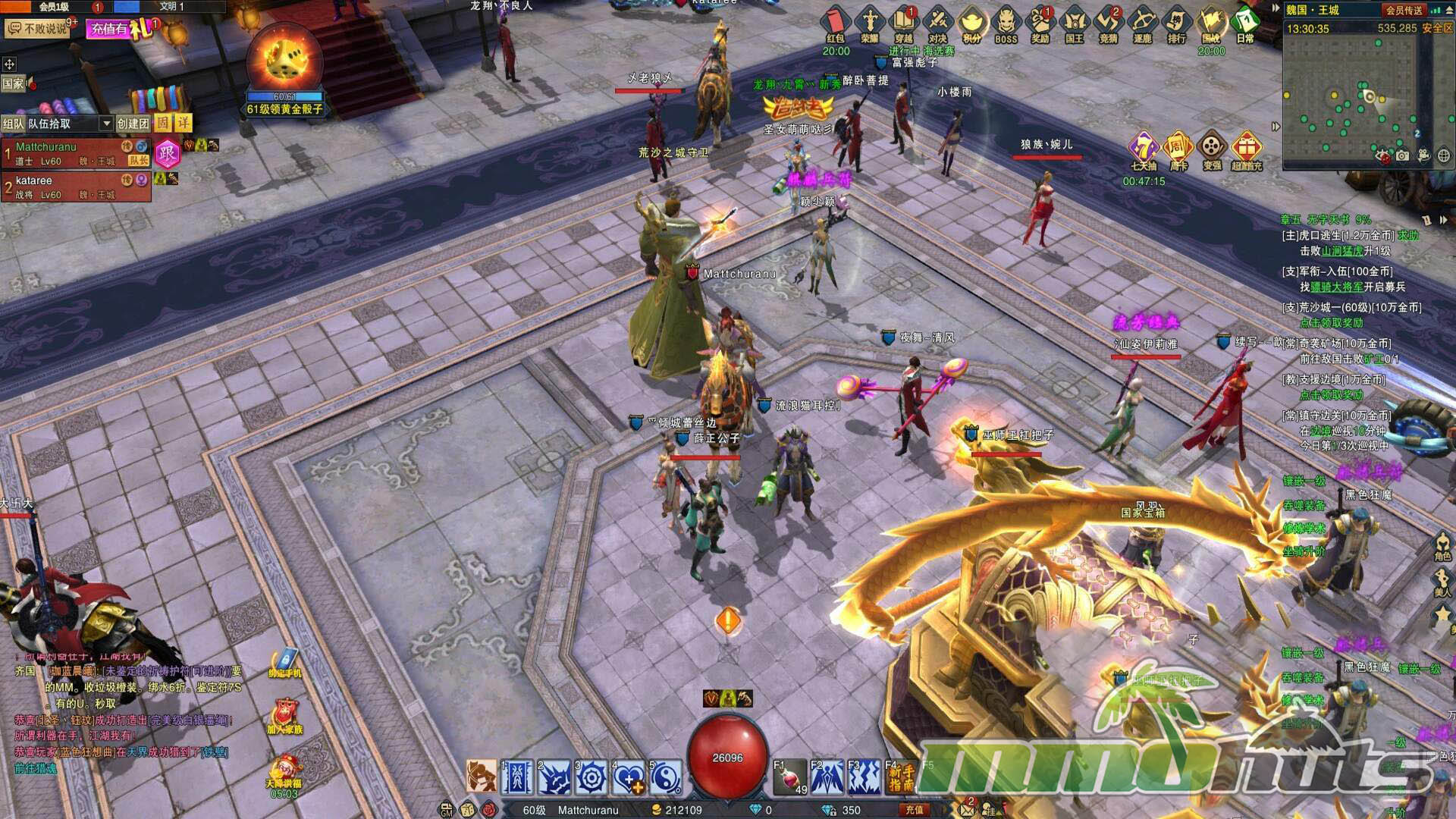The image size is (1456, 819).
Task: Toggle the pink 跟 follow button
Action: [x=168, y=154]
